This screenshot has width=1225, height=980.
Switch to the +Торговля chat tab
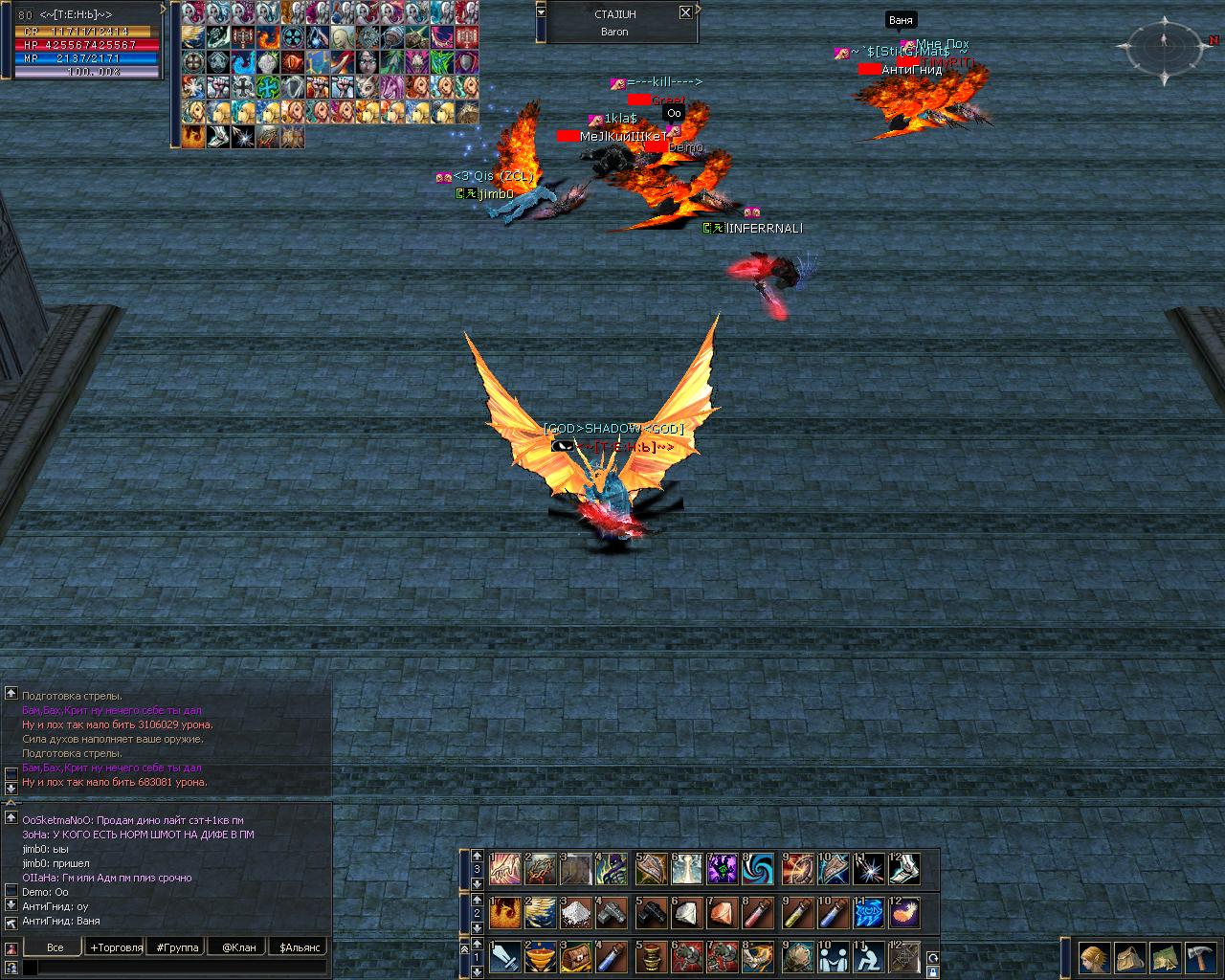[x=116, y=947]
